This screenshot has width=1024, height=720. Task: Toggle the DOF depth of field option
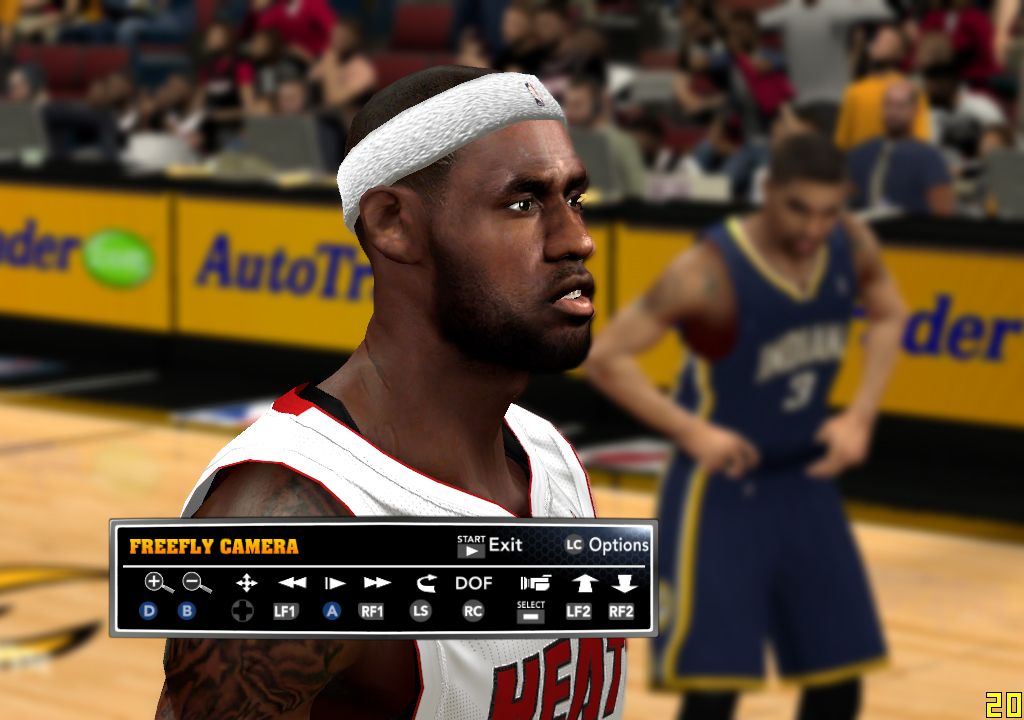(474, 582)
